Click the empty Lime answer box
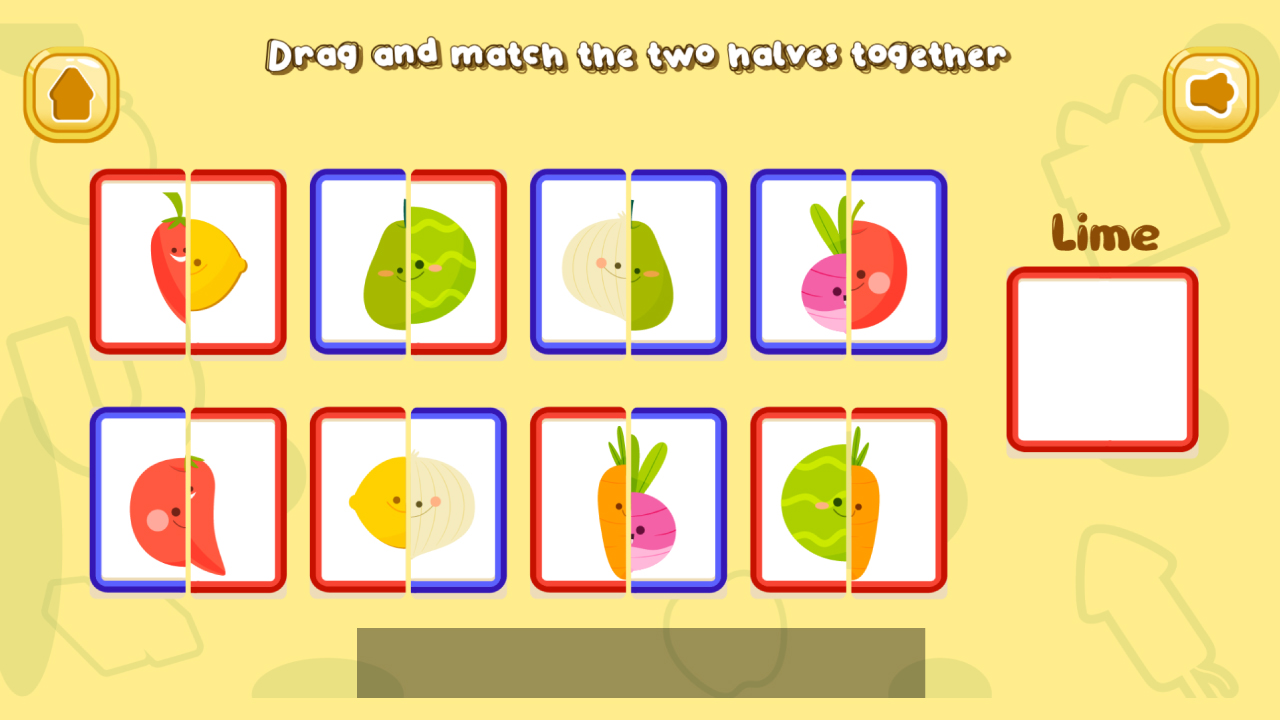Image resolution: width=1280 pixels, height=720 pixels. 1101,358
